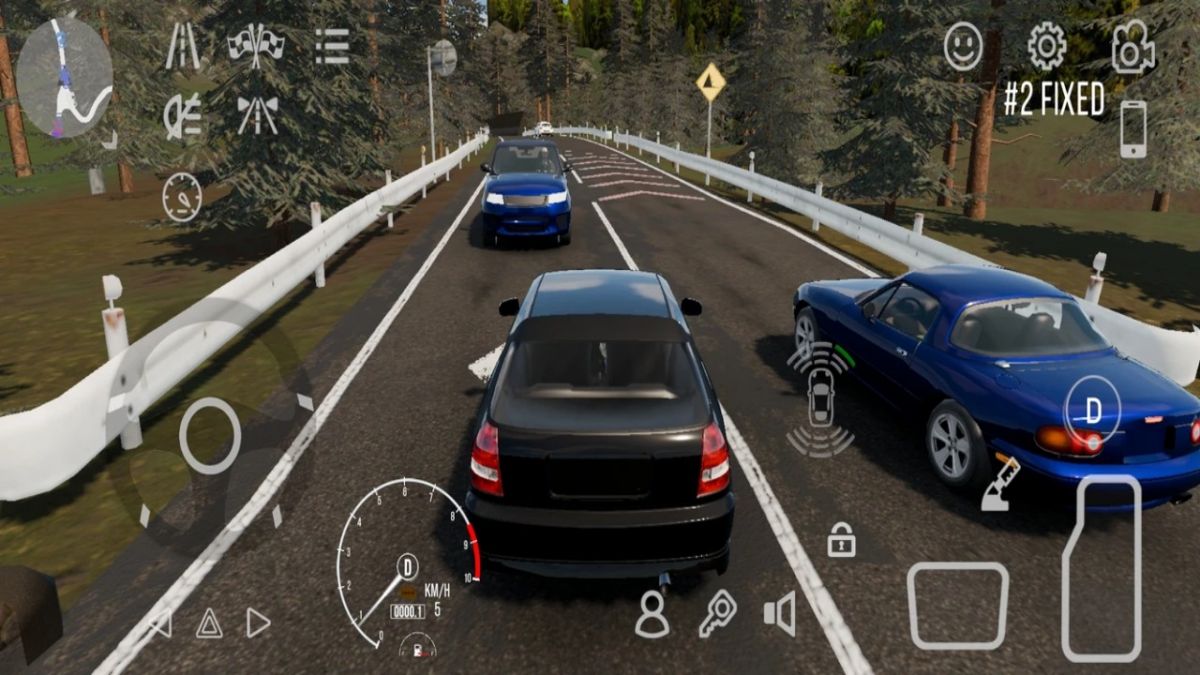Switch camera view with the camera icon
The image size is (1200, 675).
click(x=1132, y=46)
